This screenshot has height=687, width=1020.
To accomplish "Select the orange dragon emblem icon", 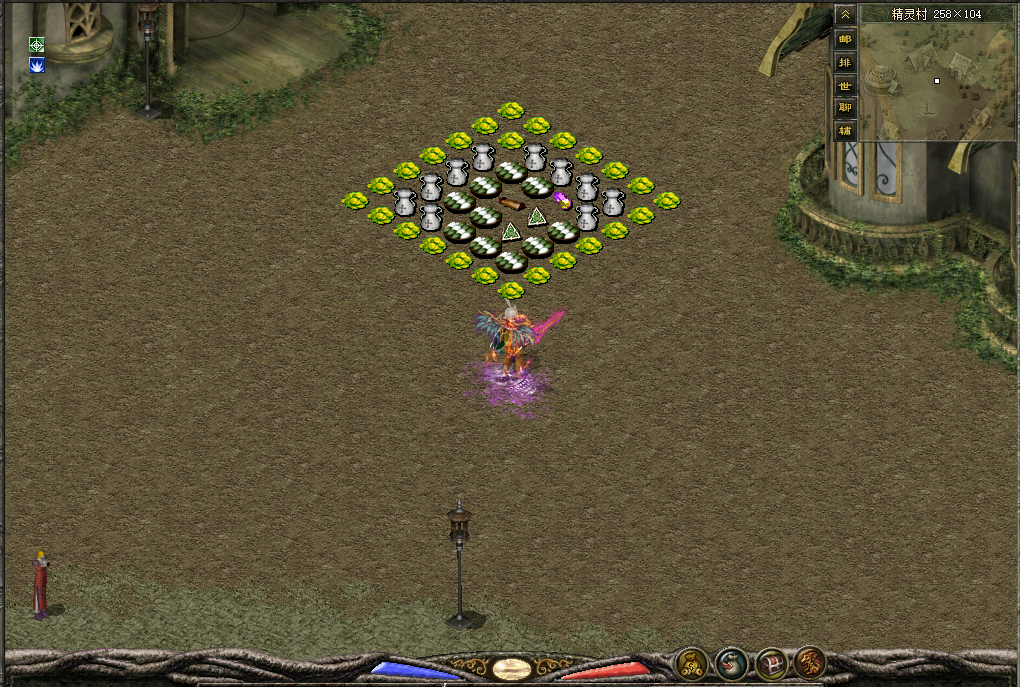I will click(810, 662).
